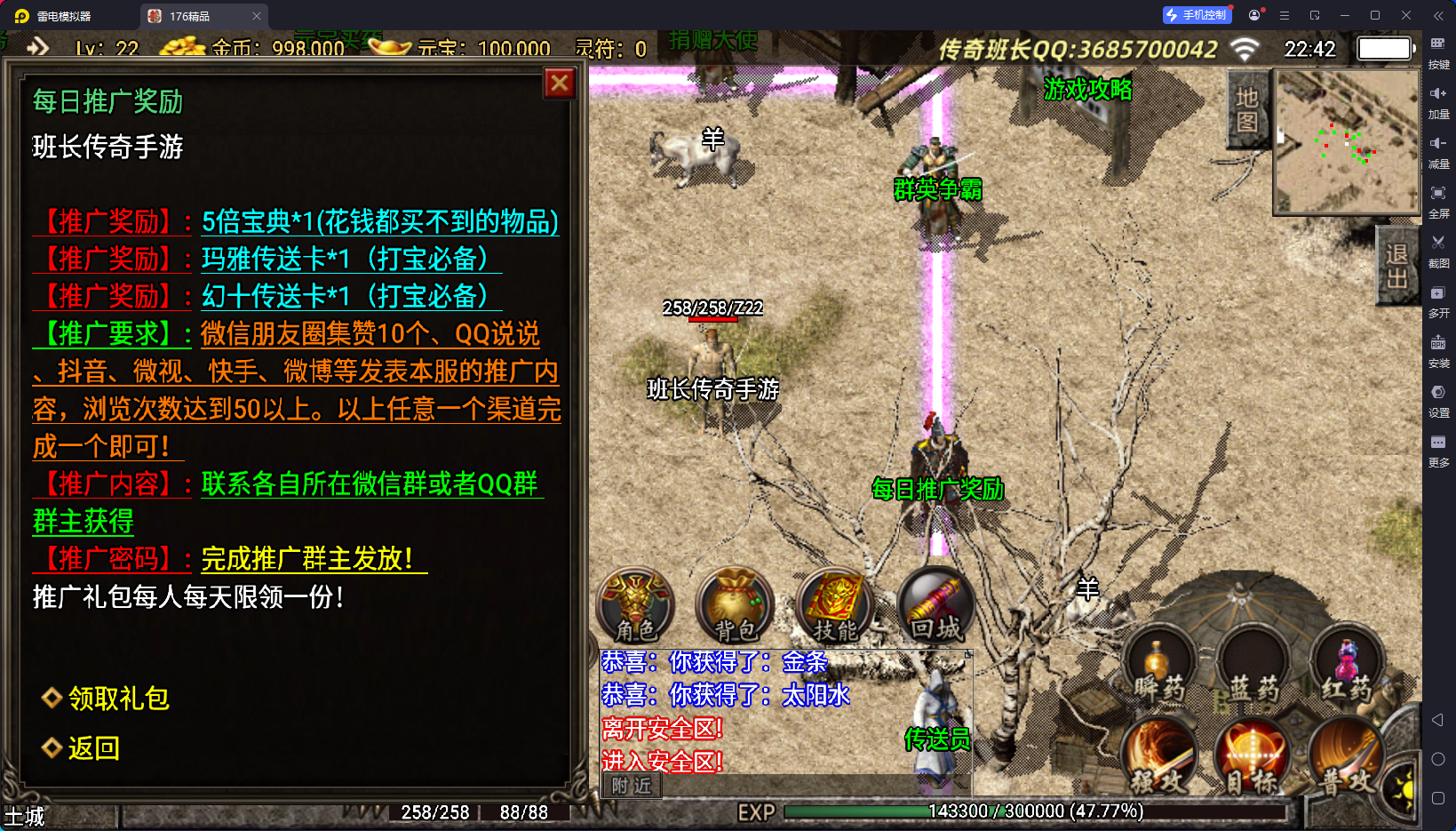Choose 领取礼包 to claim the gift pack

point(118,699)
